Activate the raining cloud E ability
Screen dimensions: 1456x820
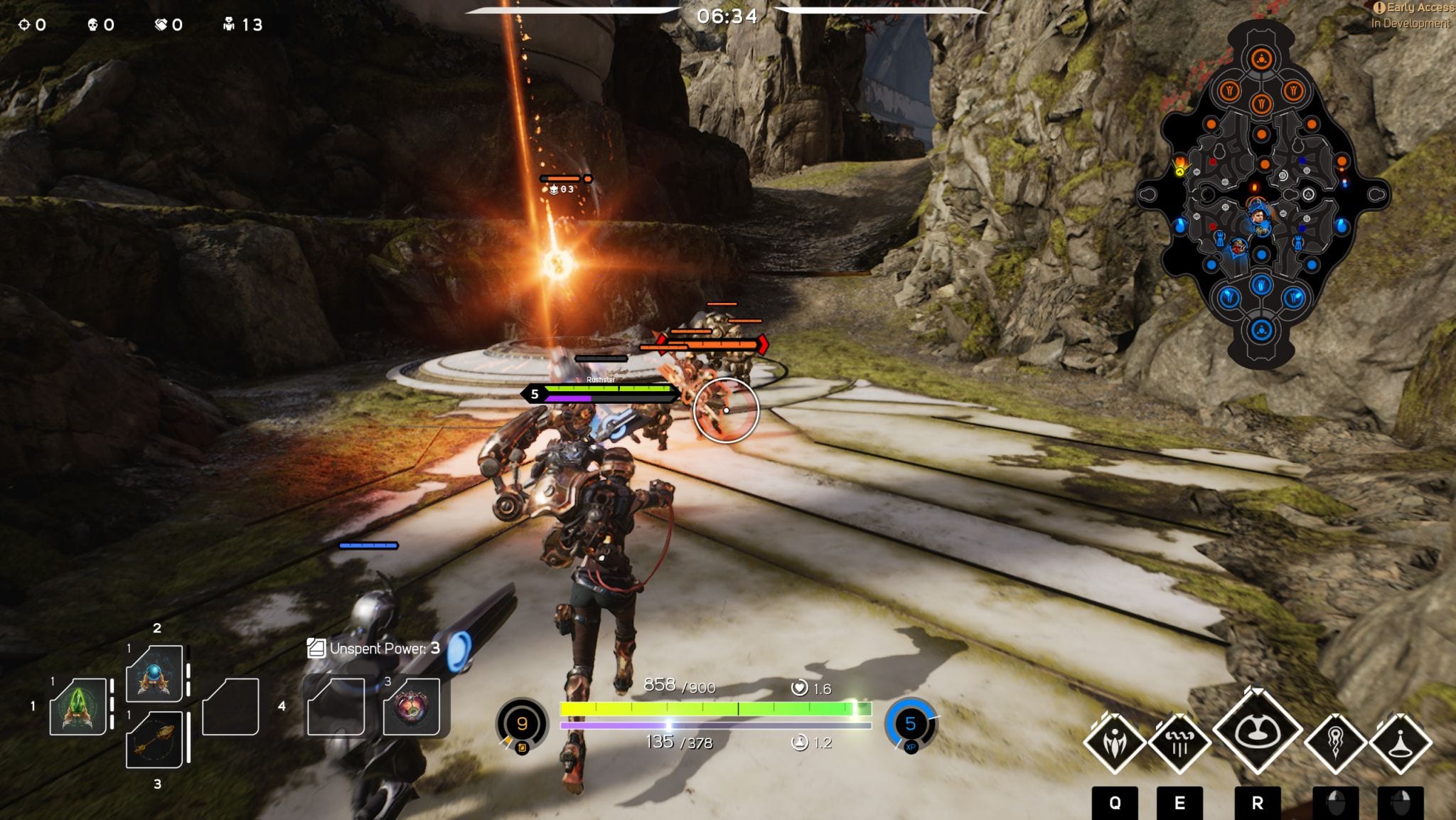click(x=1179, y=743)
